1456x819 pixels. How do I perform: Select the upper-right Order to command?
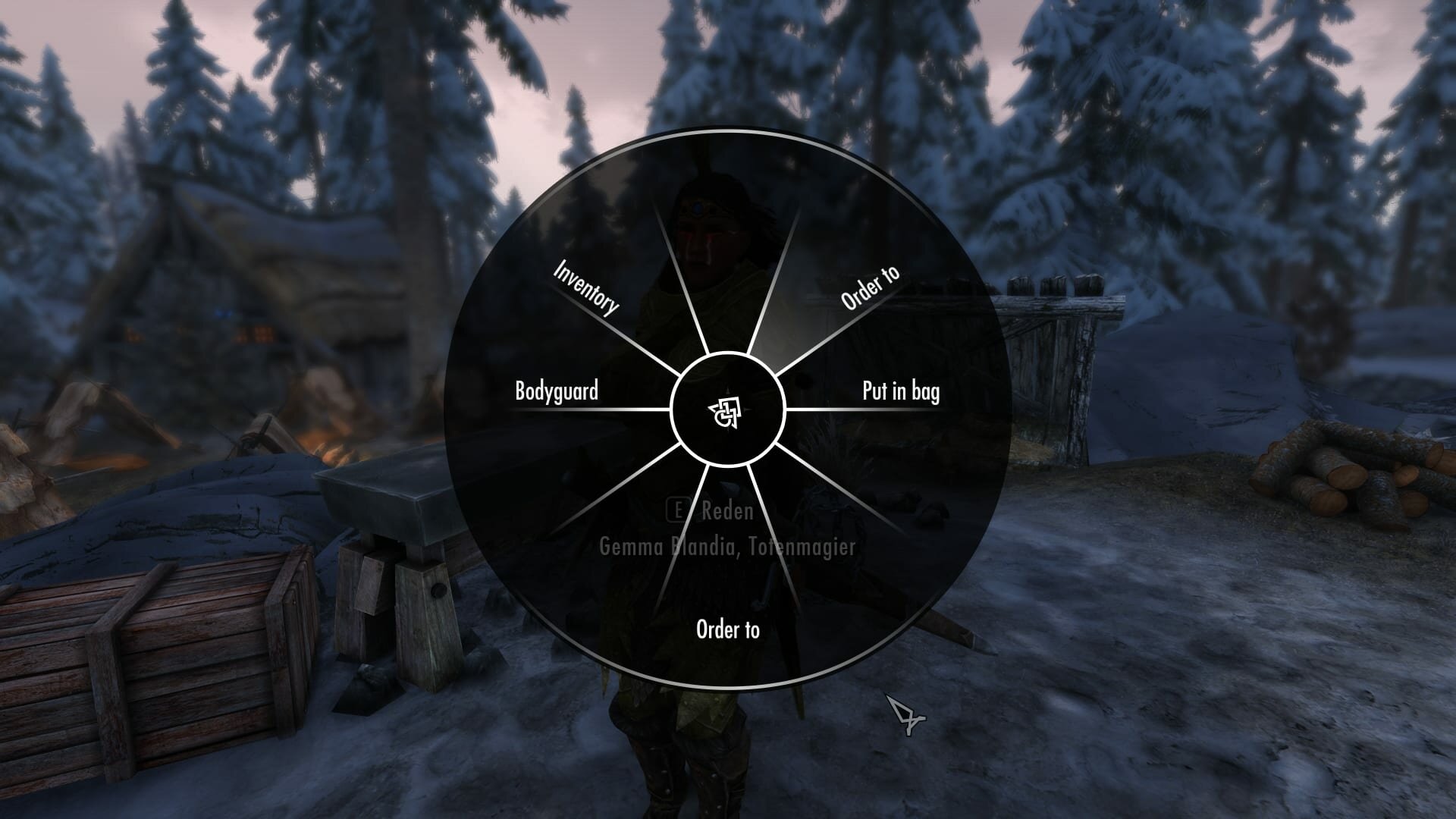coord(870,286)
